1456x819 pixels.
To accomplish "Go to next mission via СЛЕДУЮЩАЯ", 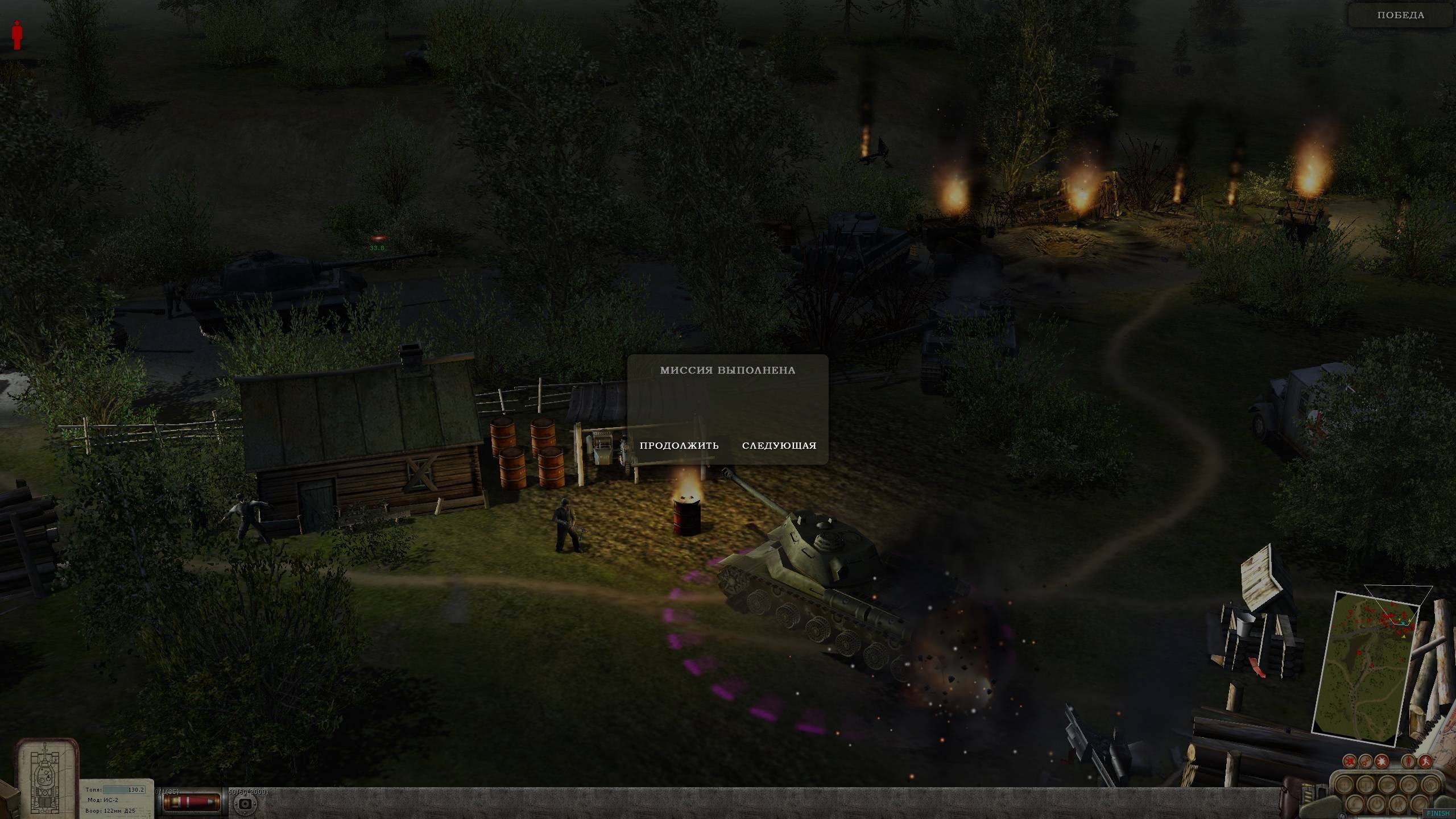I will coord(779,446).
